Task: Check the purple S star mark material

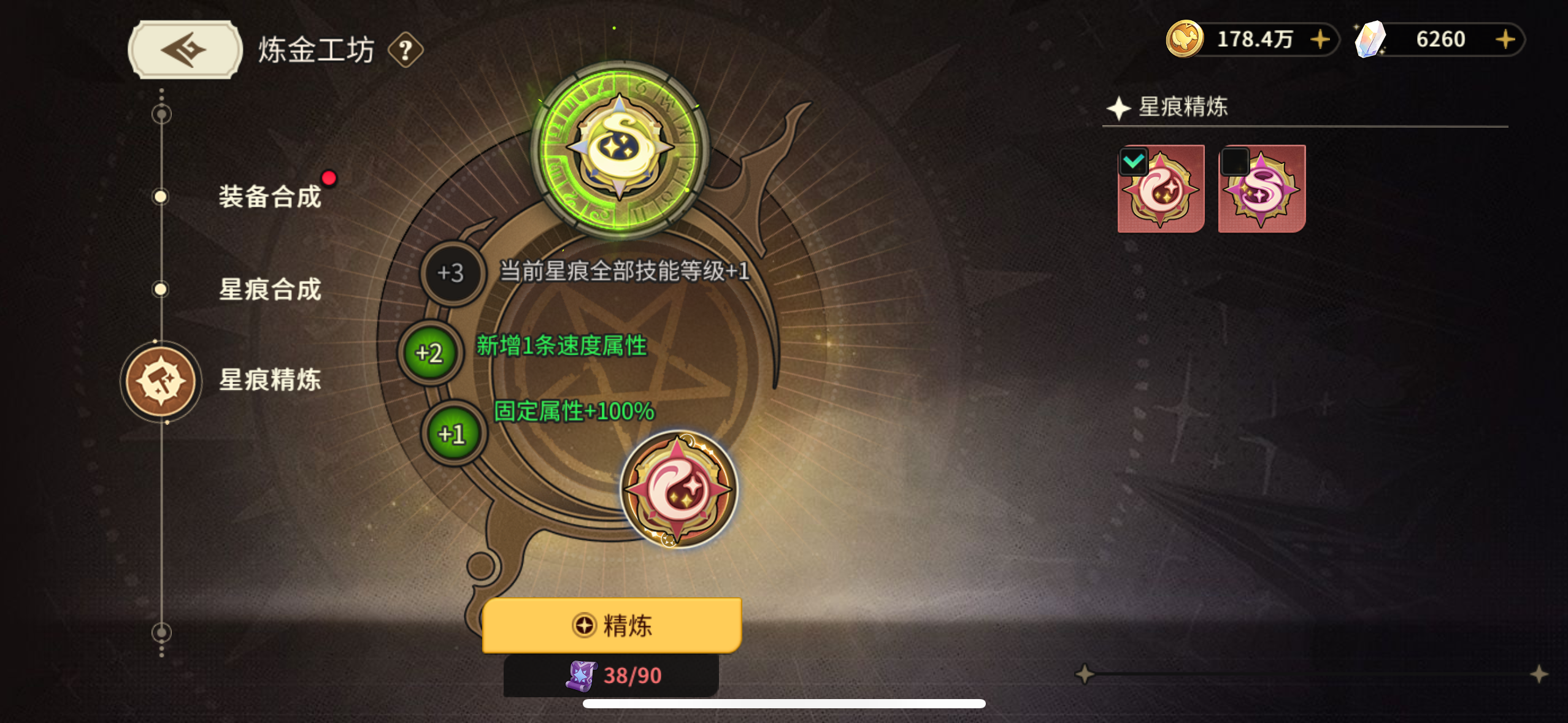Action: pyautogui.click(x=1234, y=162)
